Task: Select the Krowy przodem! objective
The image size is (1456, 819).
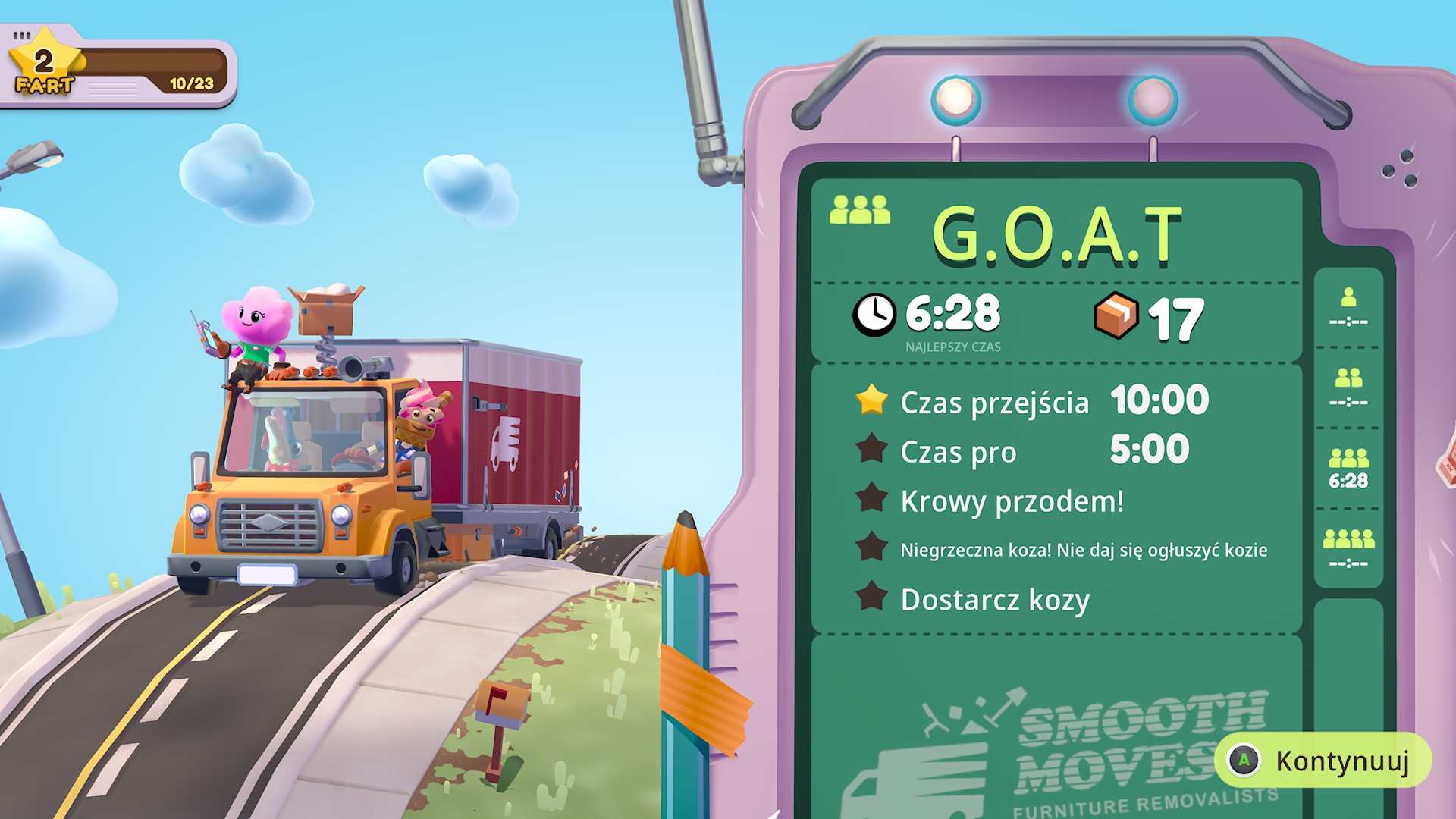Action: click(1011, 501)
